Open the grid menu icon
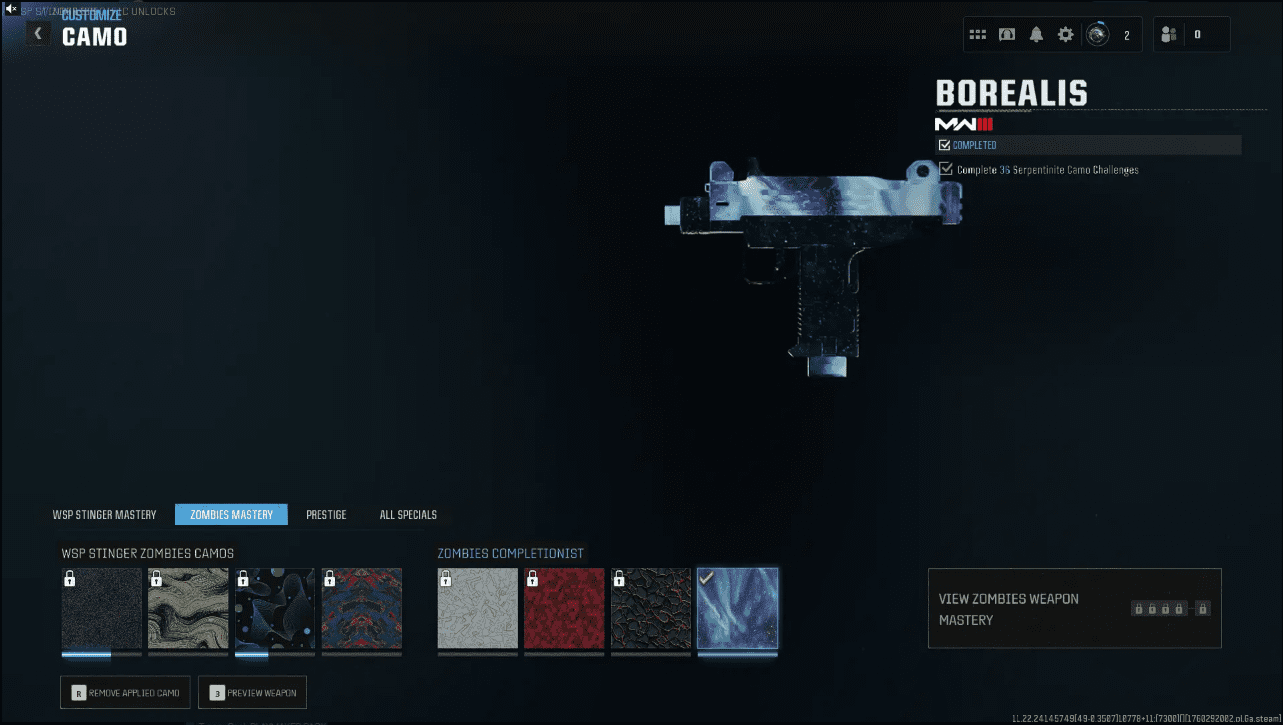This screenshot has height=725, width=1283. (978, 35)
